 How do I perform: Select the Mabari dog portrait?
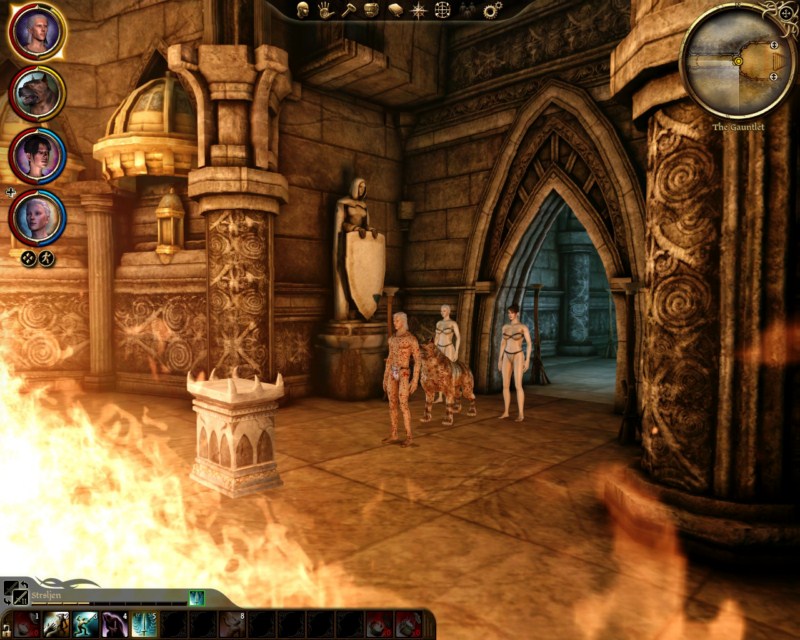(x=38, y=93)
